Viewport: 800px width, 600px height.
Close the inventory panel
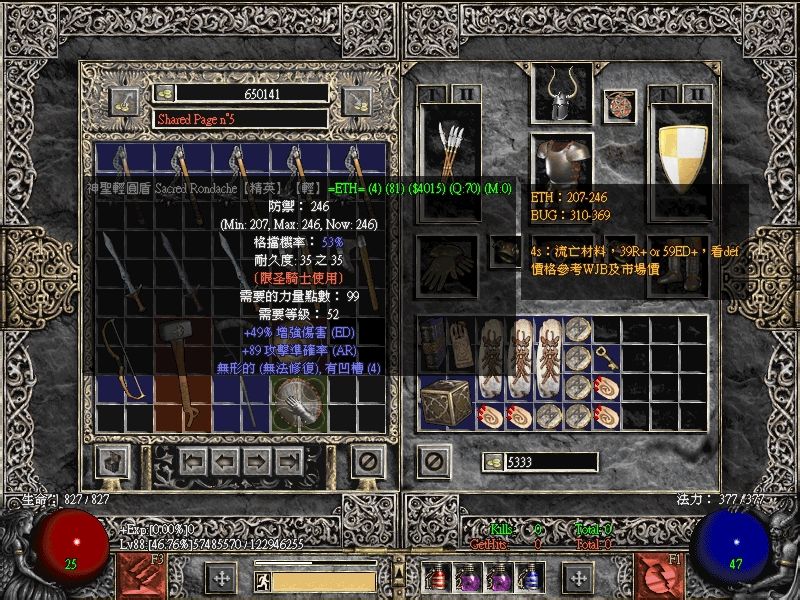433,461
